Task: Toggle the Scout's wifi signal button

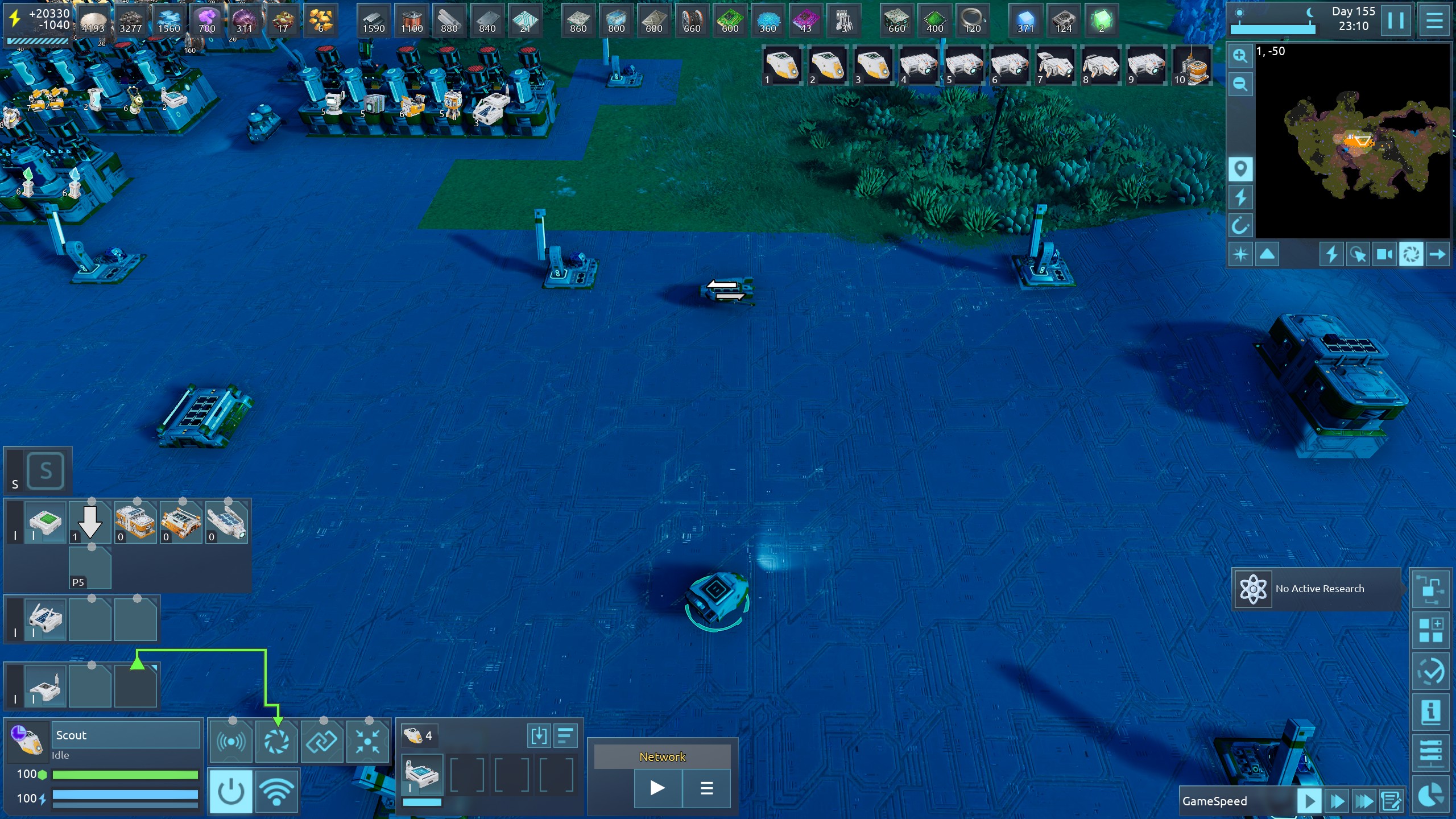Action: pos(276,791)
